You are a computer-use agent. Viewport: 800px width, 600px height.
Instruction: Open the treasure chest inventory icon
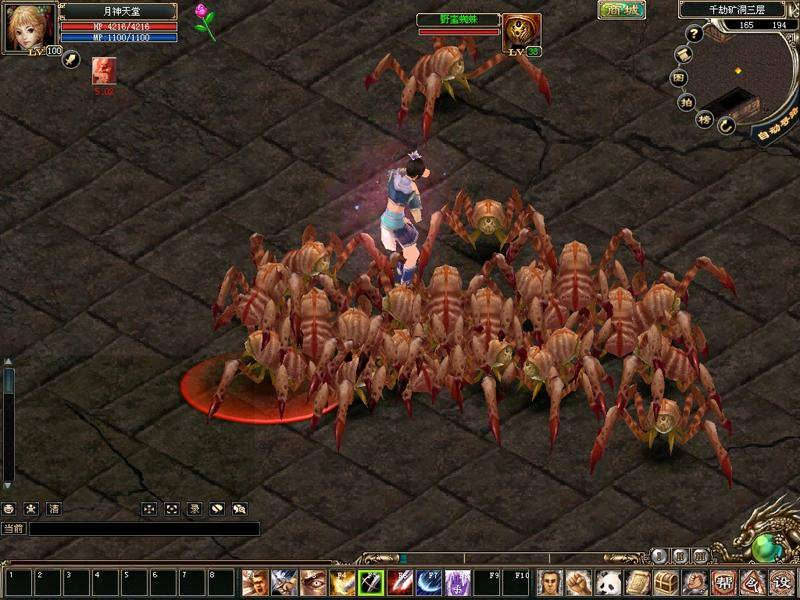coord(668,582)
